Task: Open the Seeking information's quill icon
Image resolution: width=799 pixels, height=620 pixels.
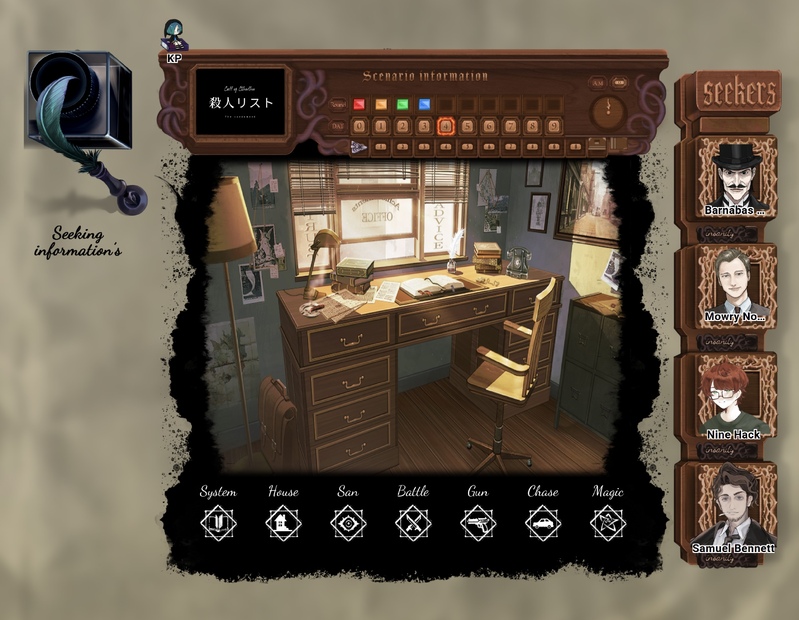Action: pyautogui.click(x=81, y=130)
